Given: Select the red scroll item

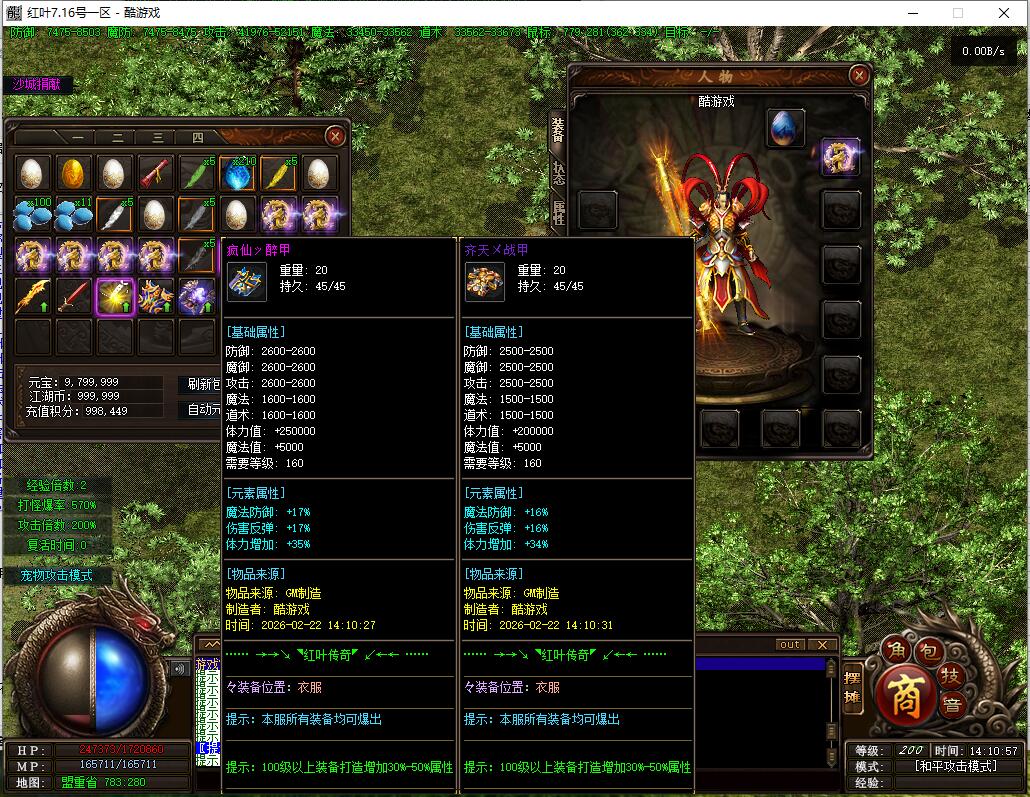Looking at the screenshot, I should tap(156, 173).
